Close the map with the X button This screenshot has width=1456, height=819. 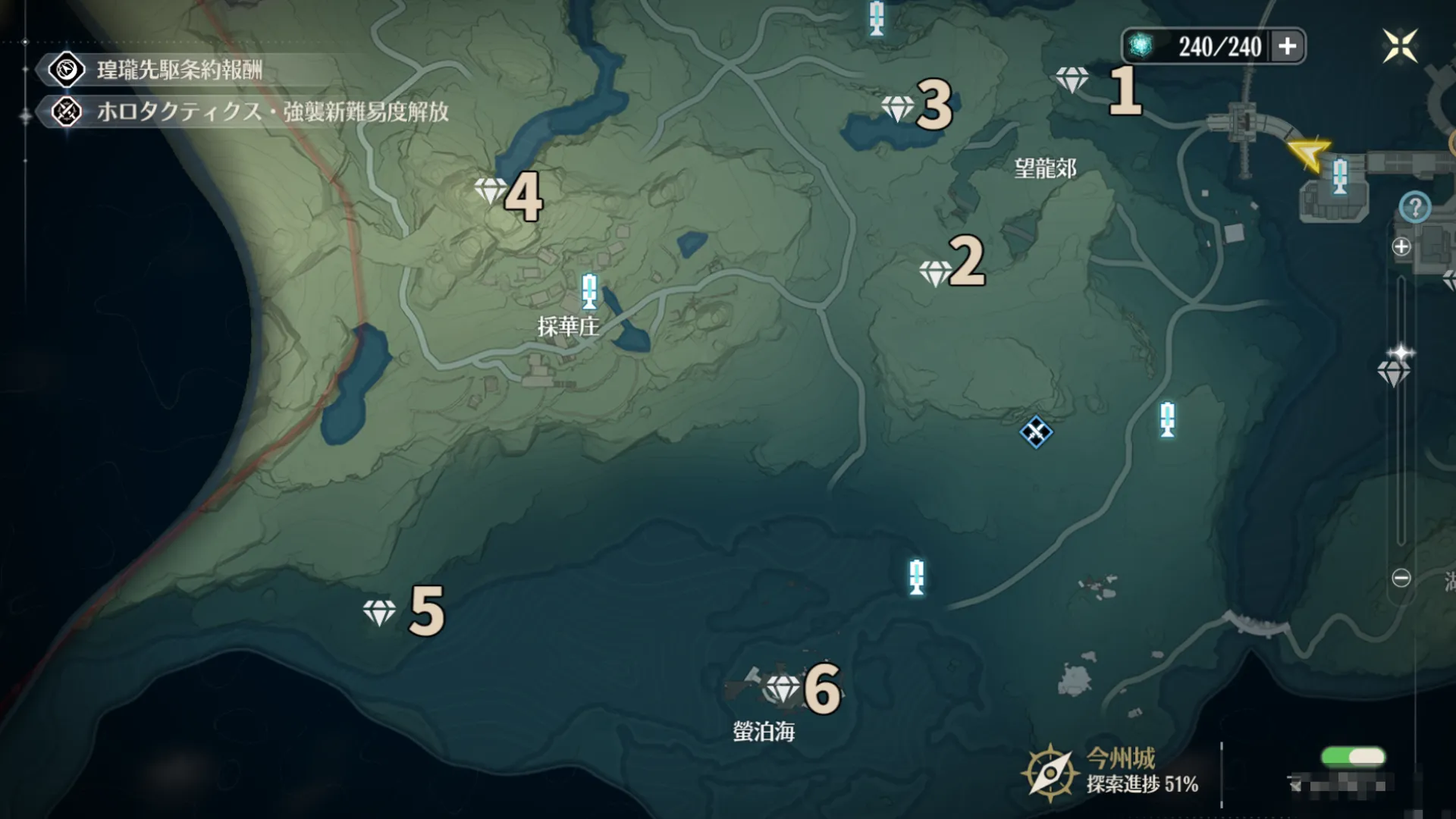(1399, 46)
